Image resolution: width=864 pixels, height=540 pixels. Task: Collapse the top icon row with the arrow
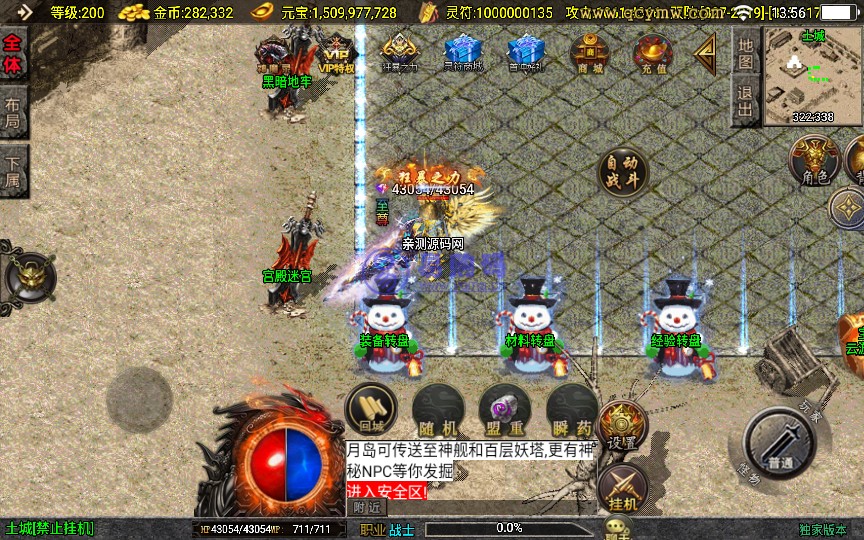(706, 51)
